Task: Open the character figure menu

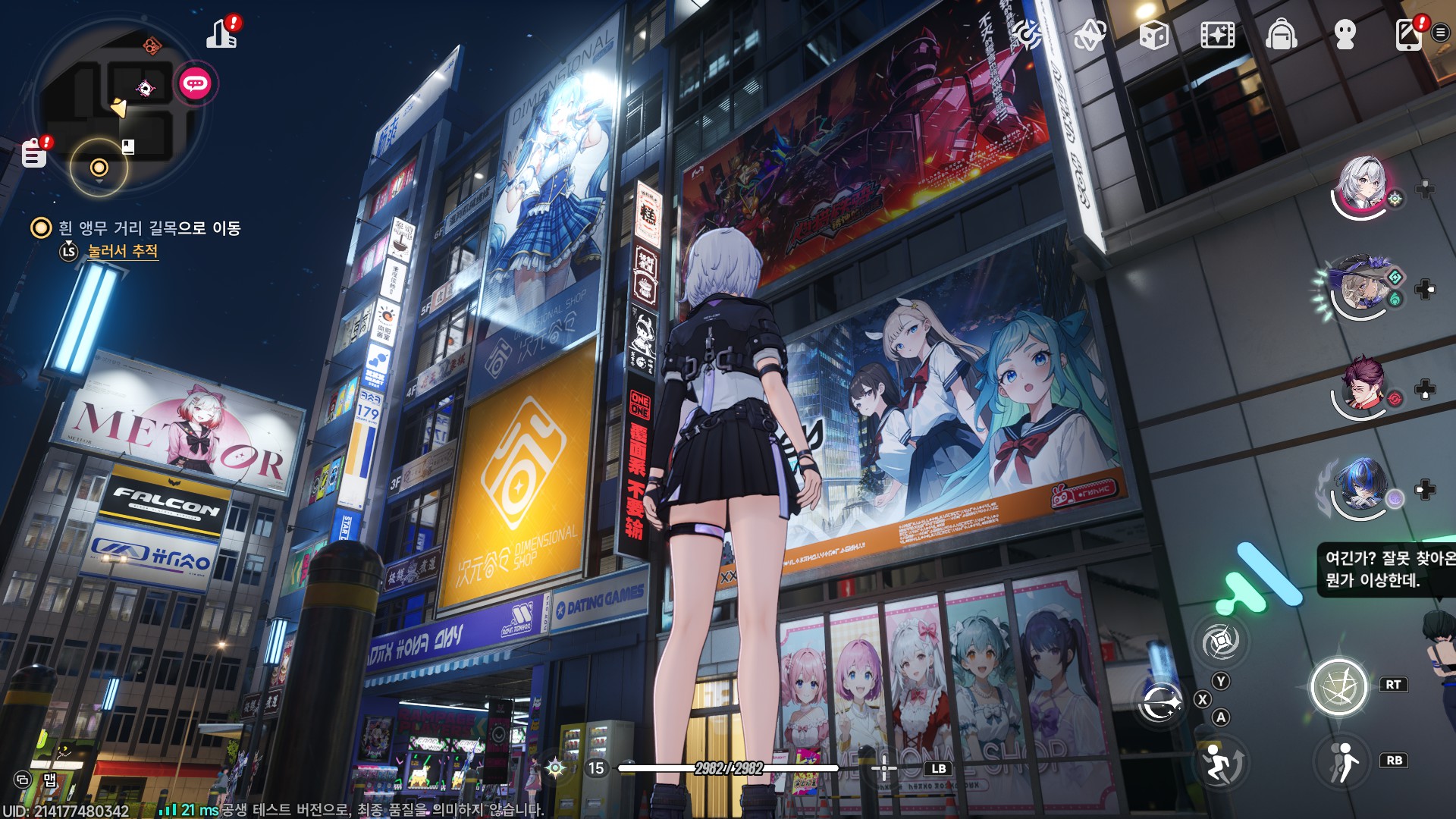Action: click(x=1345, y=35)
